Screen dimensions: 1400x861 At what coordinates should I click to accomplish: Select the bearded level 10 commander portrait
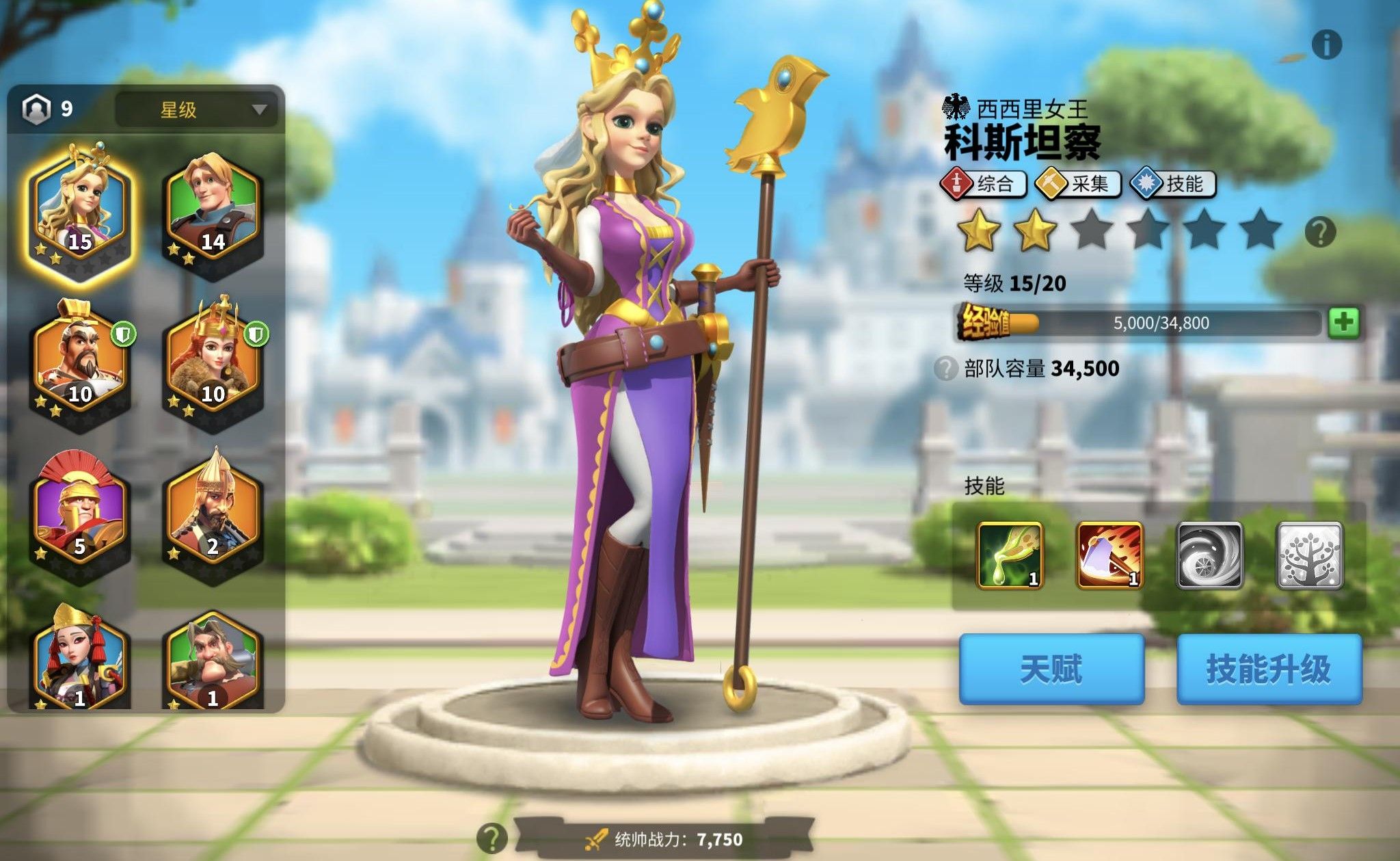click(79, 364)
